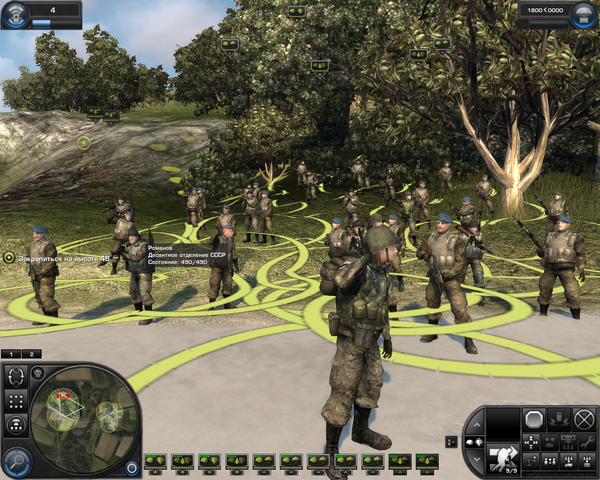This screenshot has width=600, height=480.
Task: Click the rotate camera arrows button
Action: (15, 377)
